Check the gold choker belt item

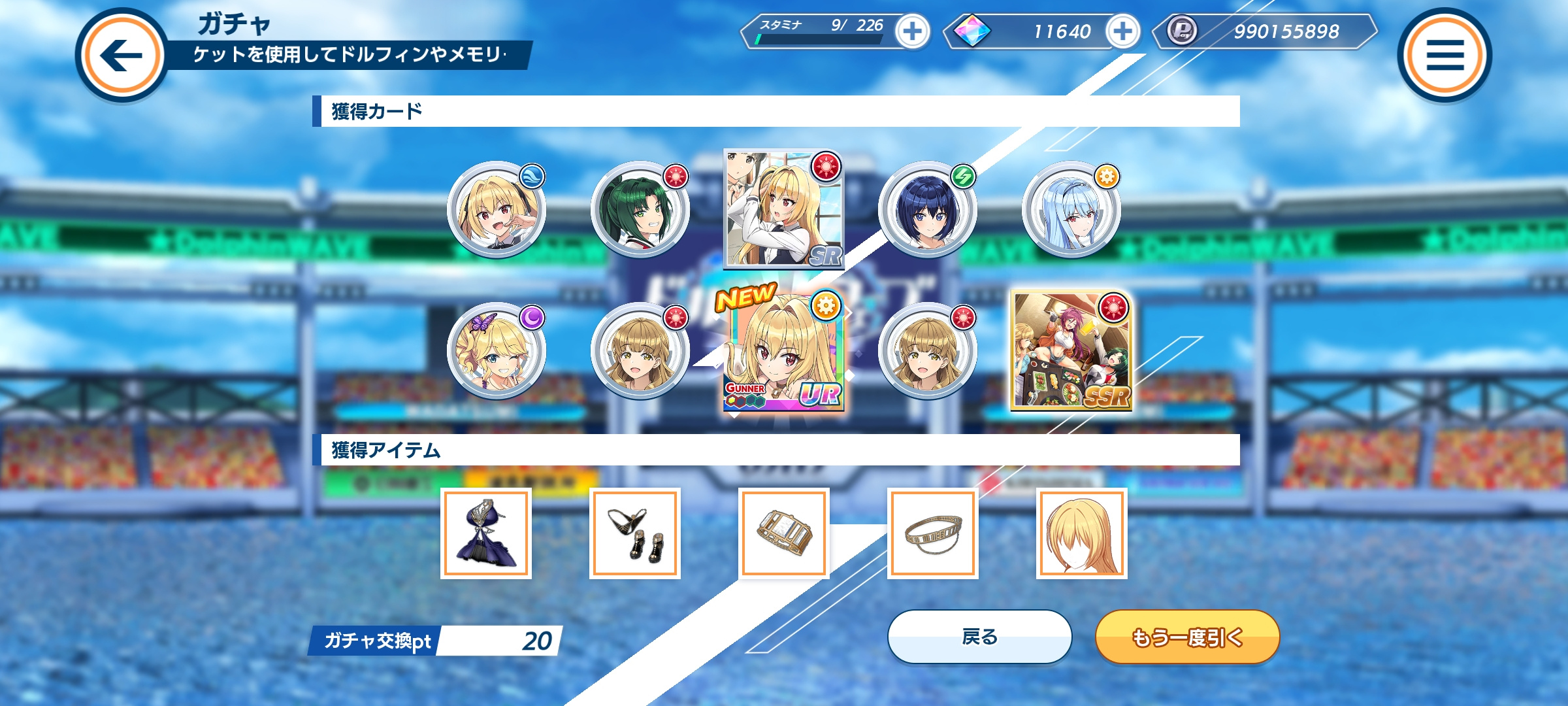[x=933, y=533]
